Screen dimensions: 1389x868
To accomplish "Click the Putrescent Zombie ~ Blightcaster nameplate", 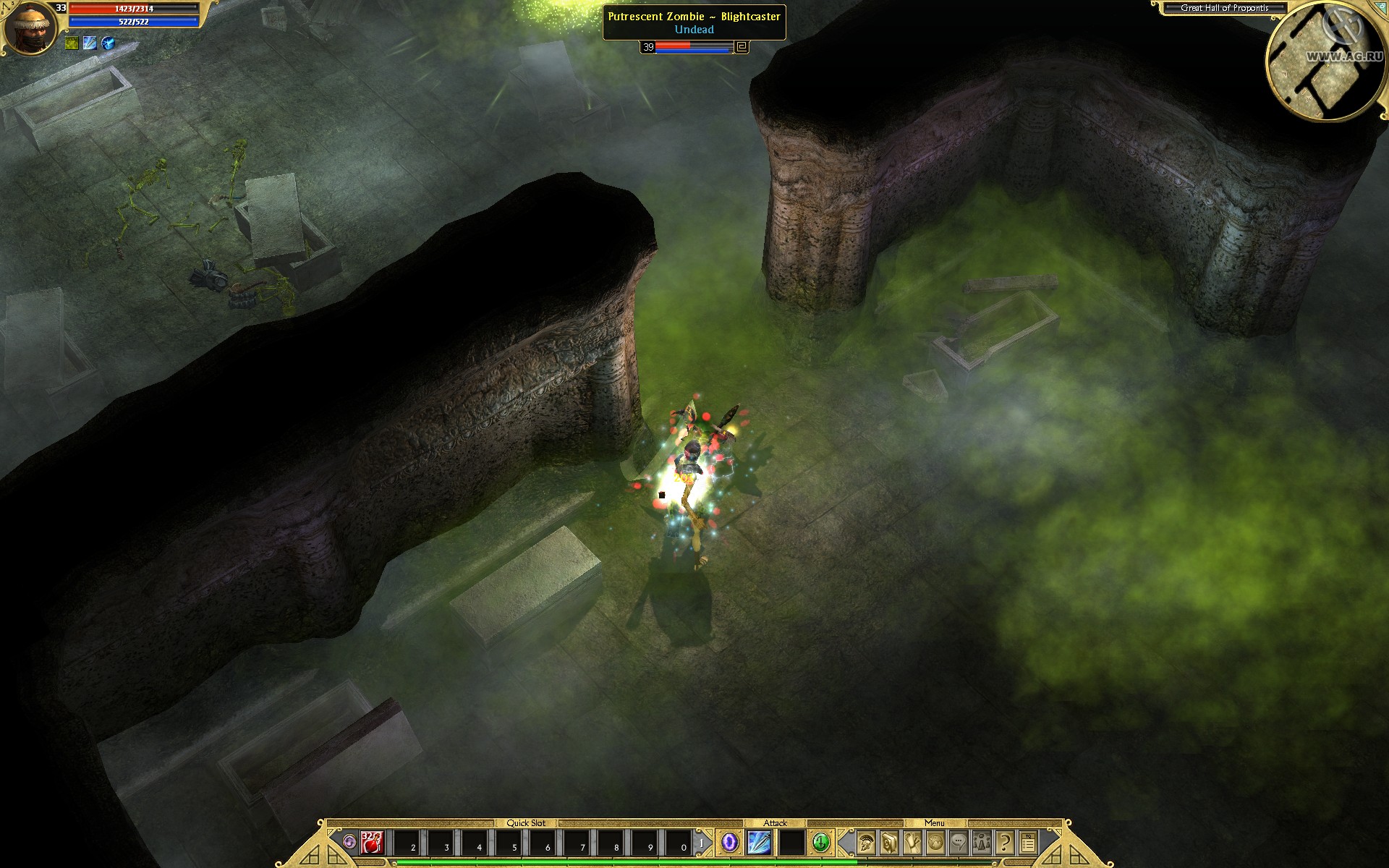I will tap(694, 17).
